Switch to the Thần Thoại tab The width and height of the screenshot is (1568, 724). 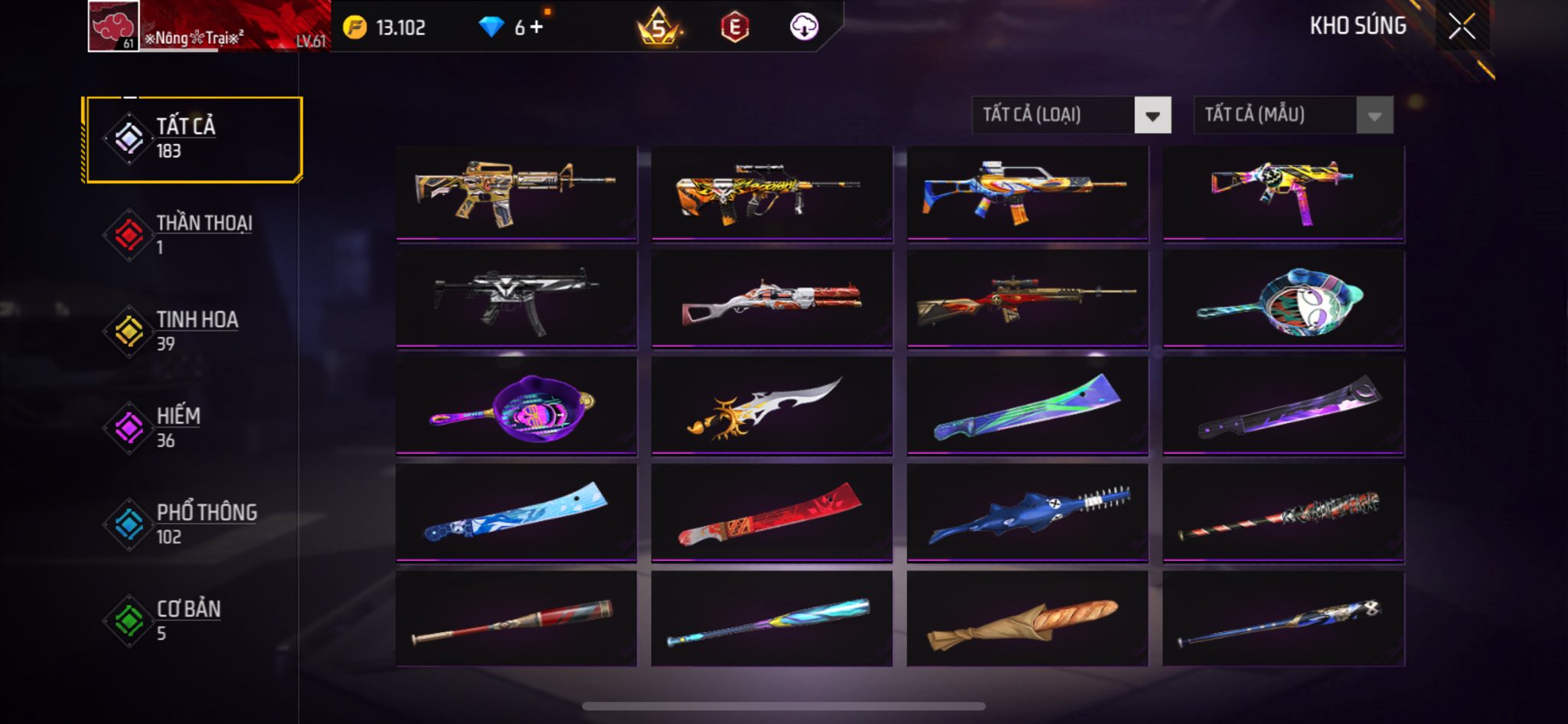194,235
